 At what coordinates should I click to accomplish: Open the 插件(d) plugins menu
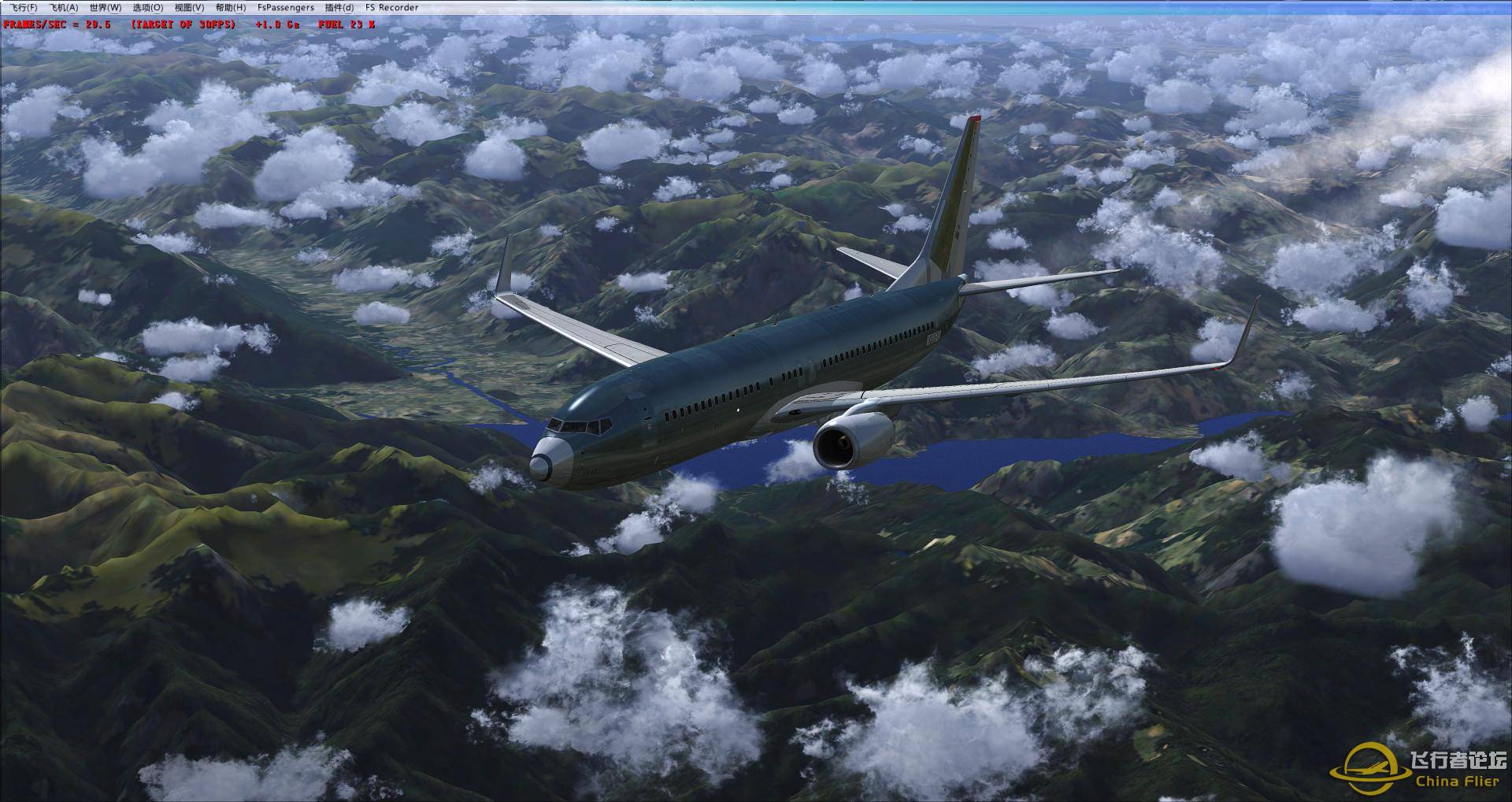coord(341,6)
